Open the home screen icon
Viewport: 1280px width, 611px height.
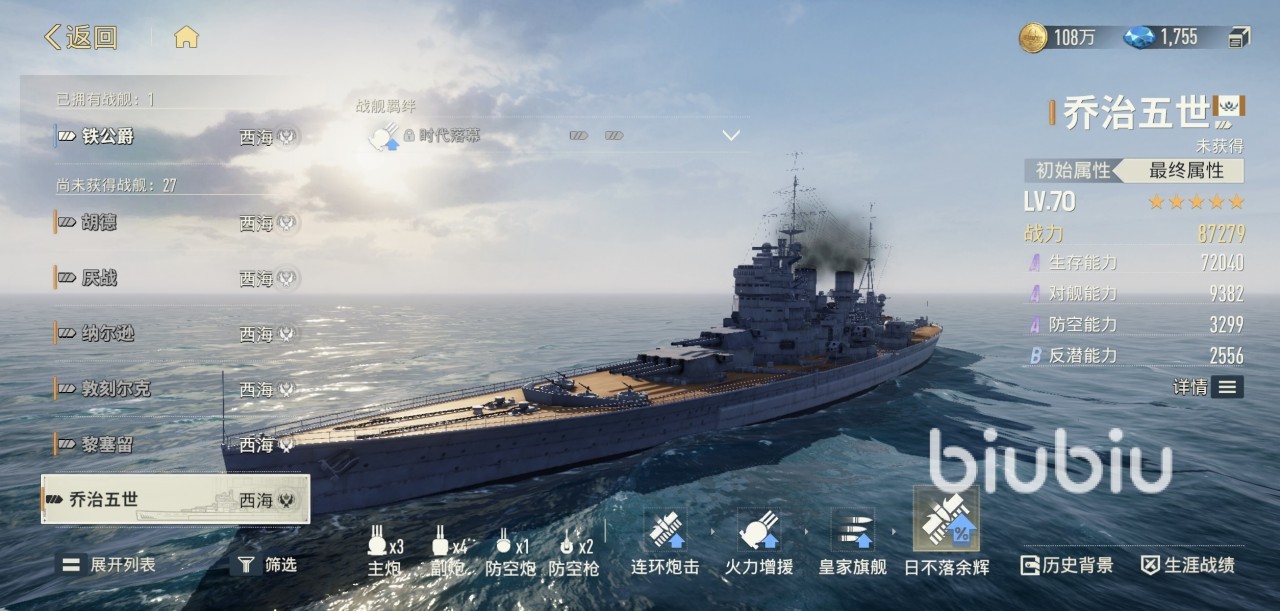click(x=186, y=38)
